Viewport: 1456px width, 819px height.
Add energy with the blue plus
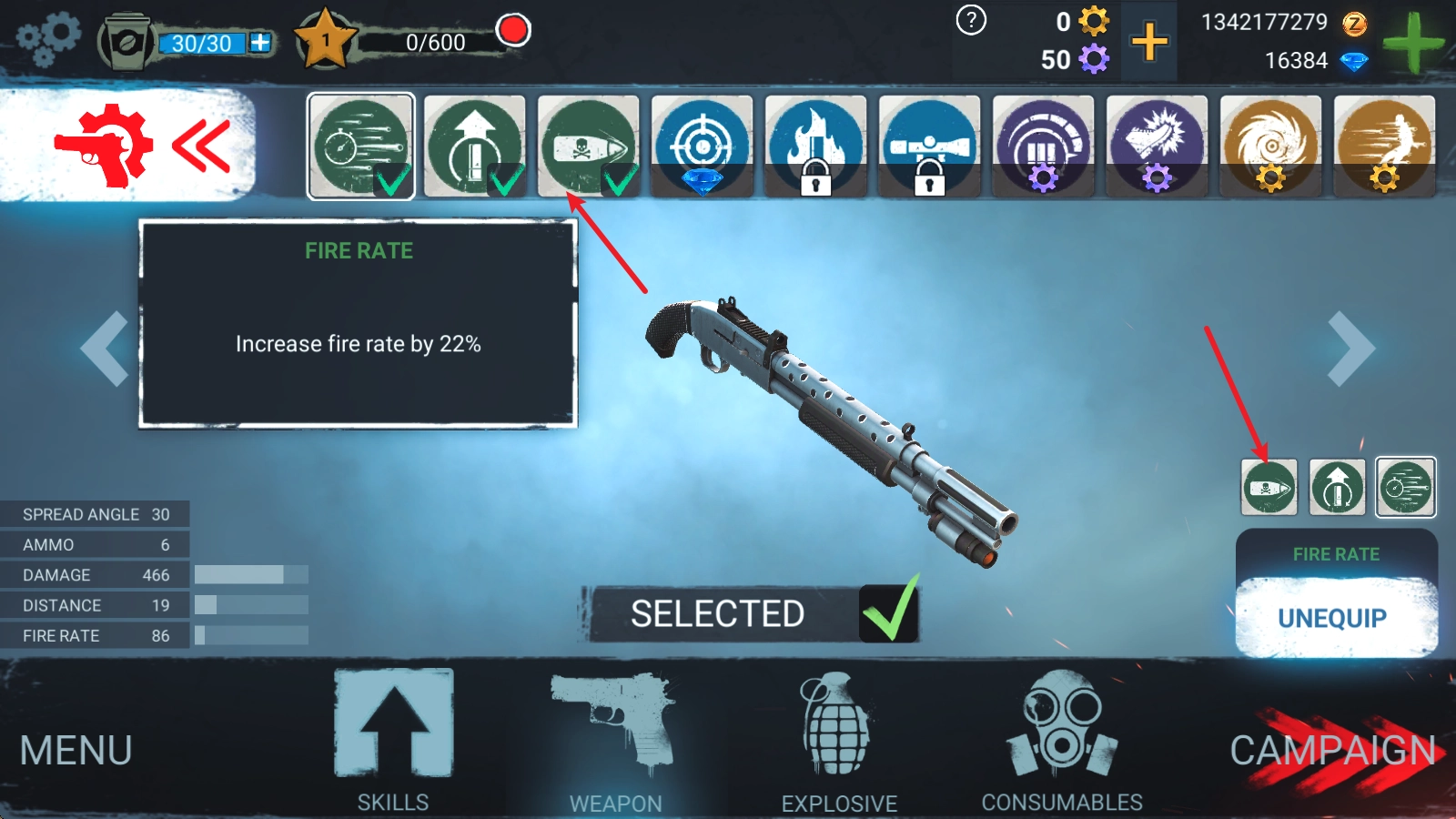point(260,43)
